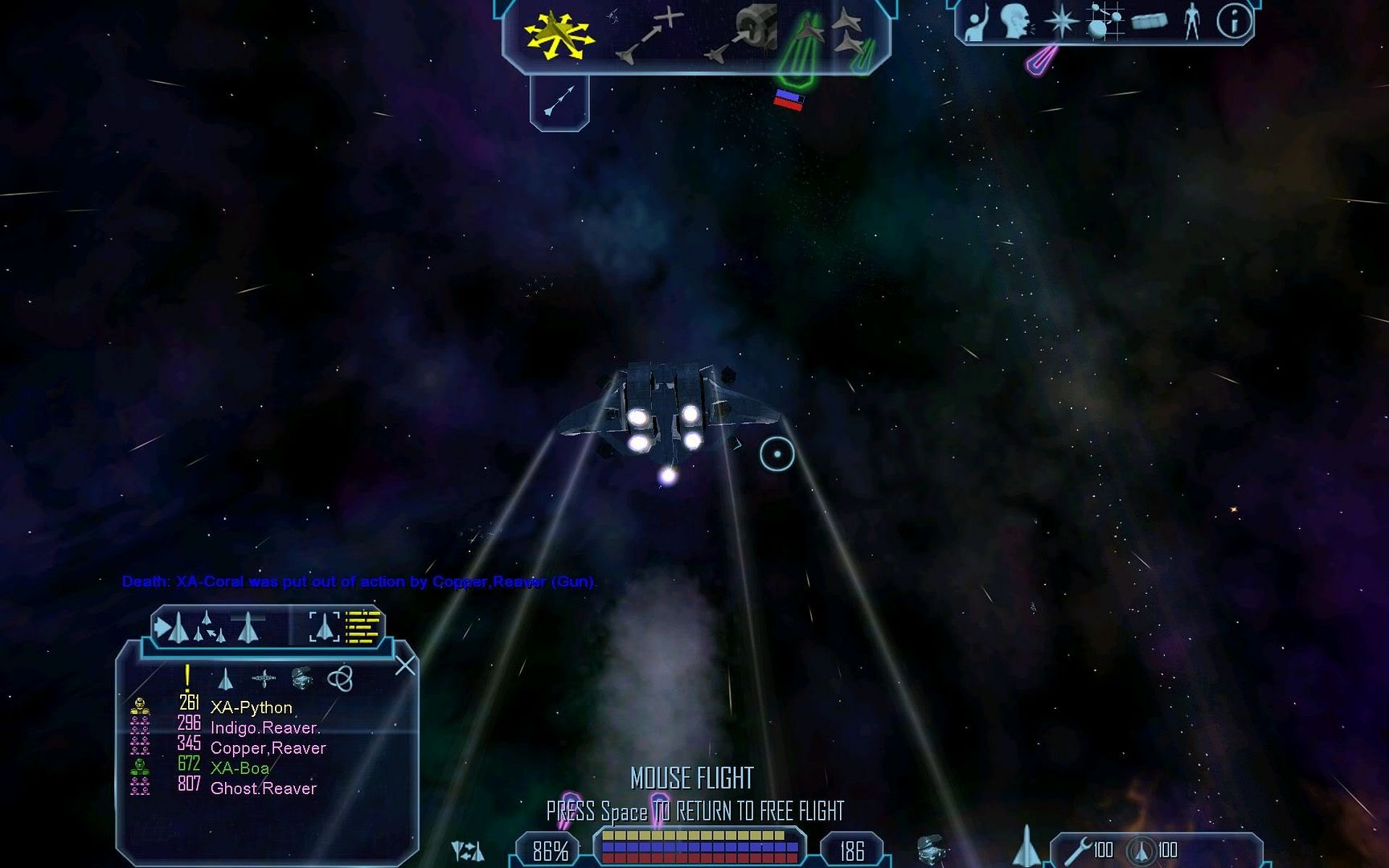Target Ghost.Reaver in the contact list
The image size is (1389, 868).
pos(263,788)
